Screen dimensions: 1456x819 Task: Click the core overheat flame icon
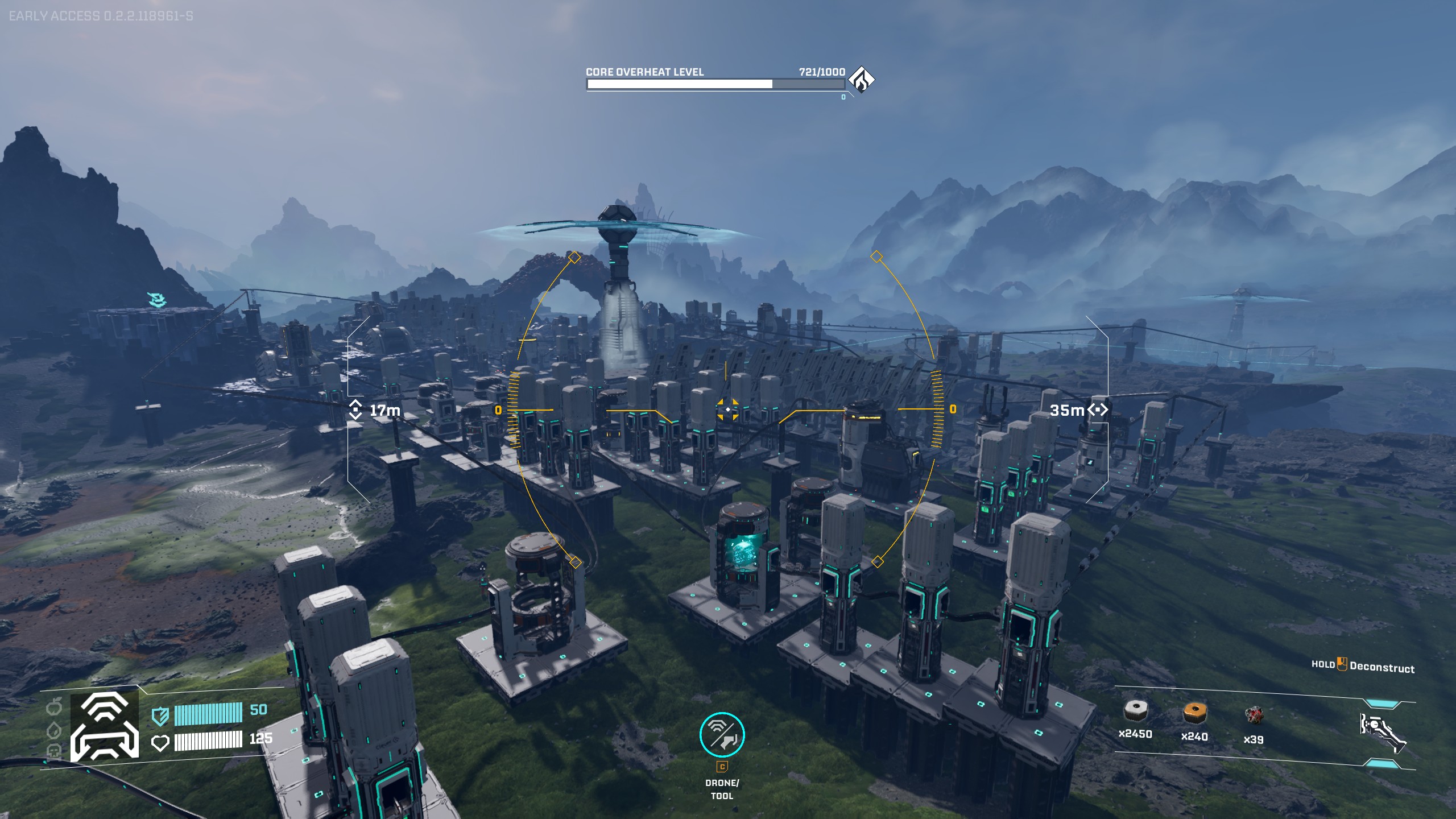[861, 80]
